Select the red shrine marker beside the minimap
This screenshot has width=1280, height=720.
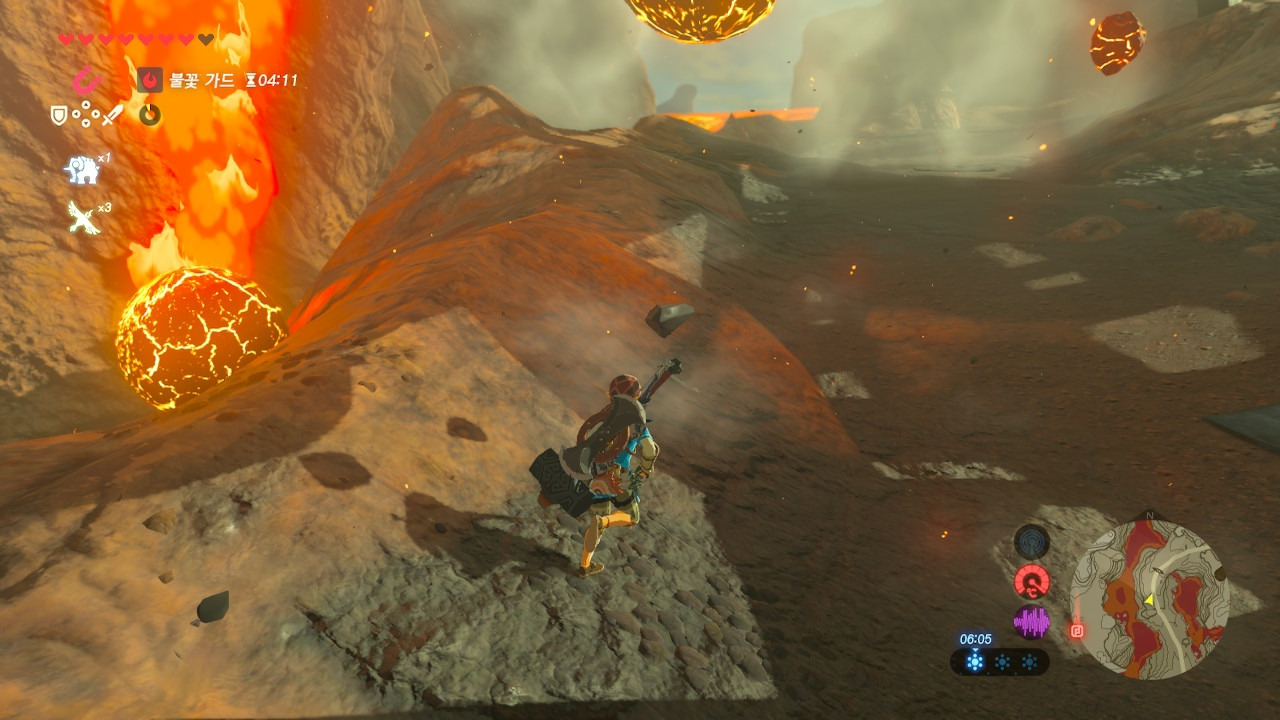click(x=1077, y=630)
